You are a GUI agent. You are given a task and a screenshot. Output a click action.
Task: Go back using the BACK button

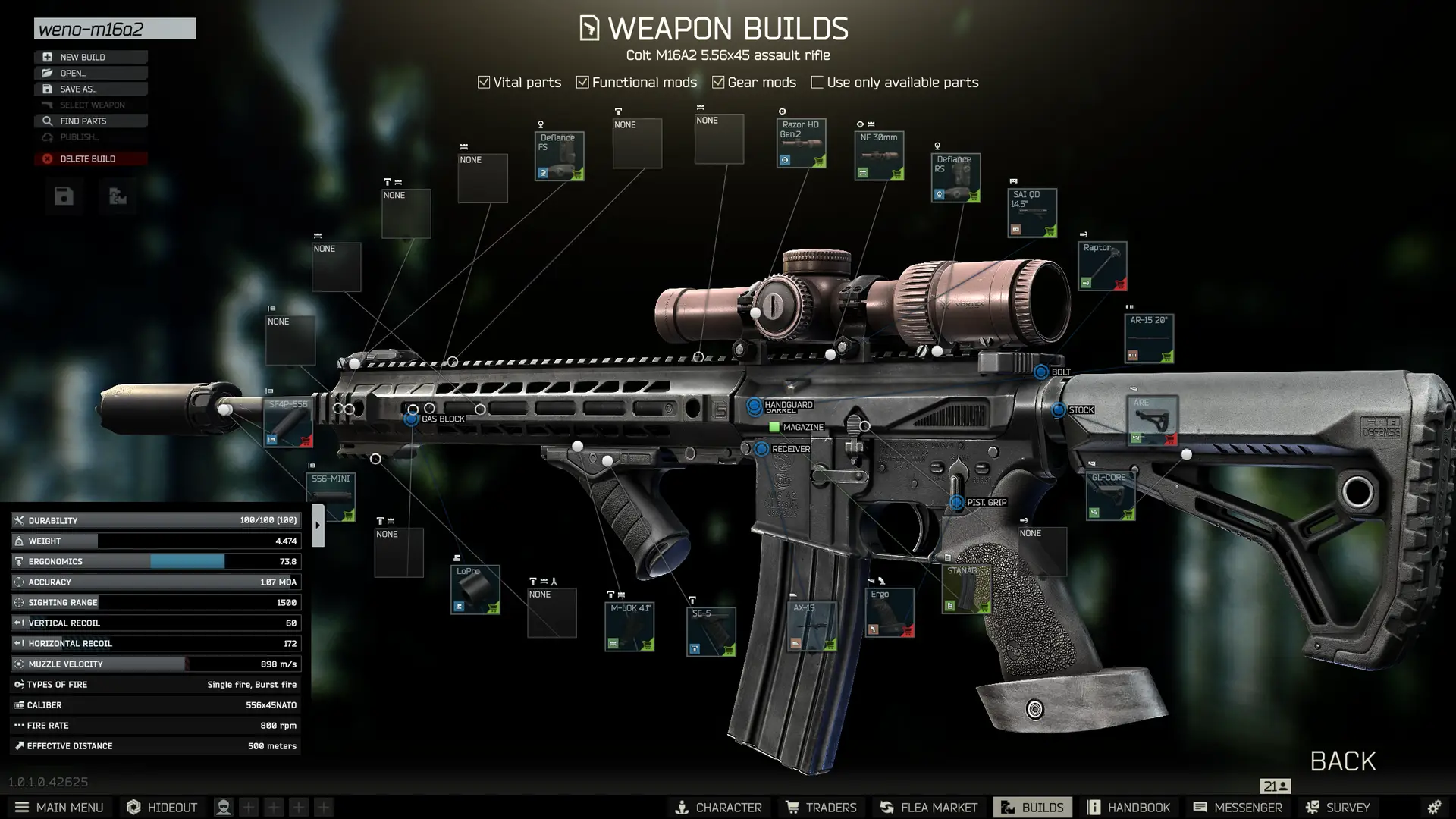(1342, 761)
